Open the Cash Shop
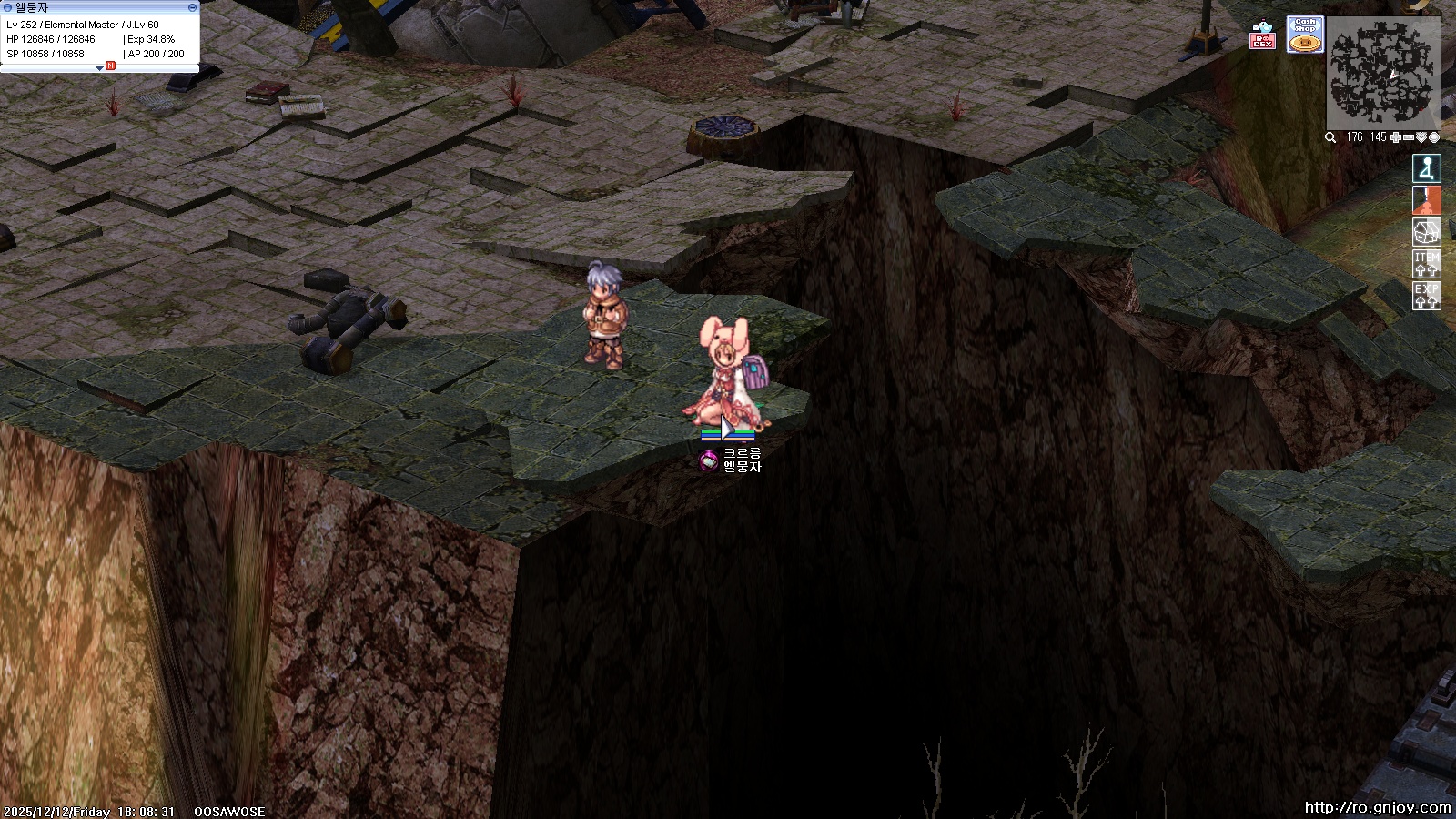 click(1305, 35)
